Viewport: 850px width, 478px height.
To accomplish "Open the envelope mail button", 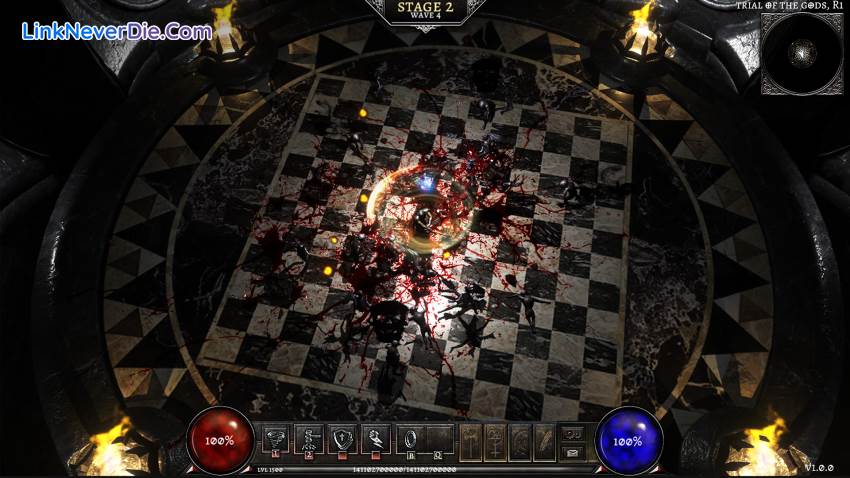I will coord(573,452).
